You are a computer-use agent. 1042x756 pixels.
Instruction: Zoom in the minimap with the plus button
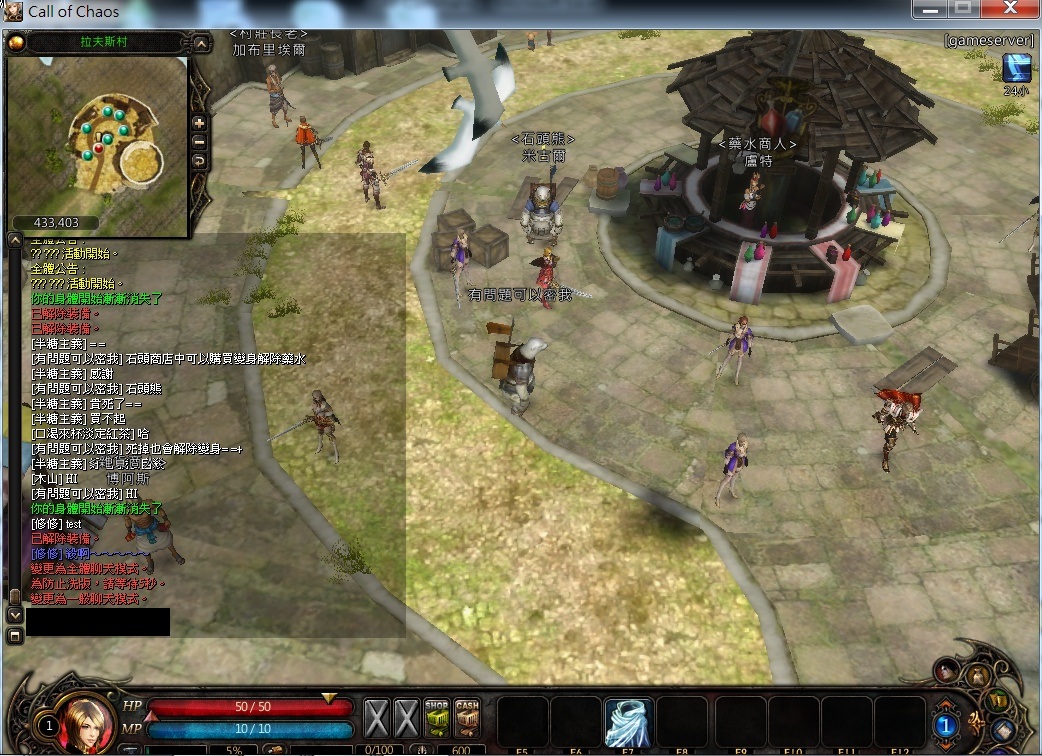(x=199, y=123)
